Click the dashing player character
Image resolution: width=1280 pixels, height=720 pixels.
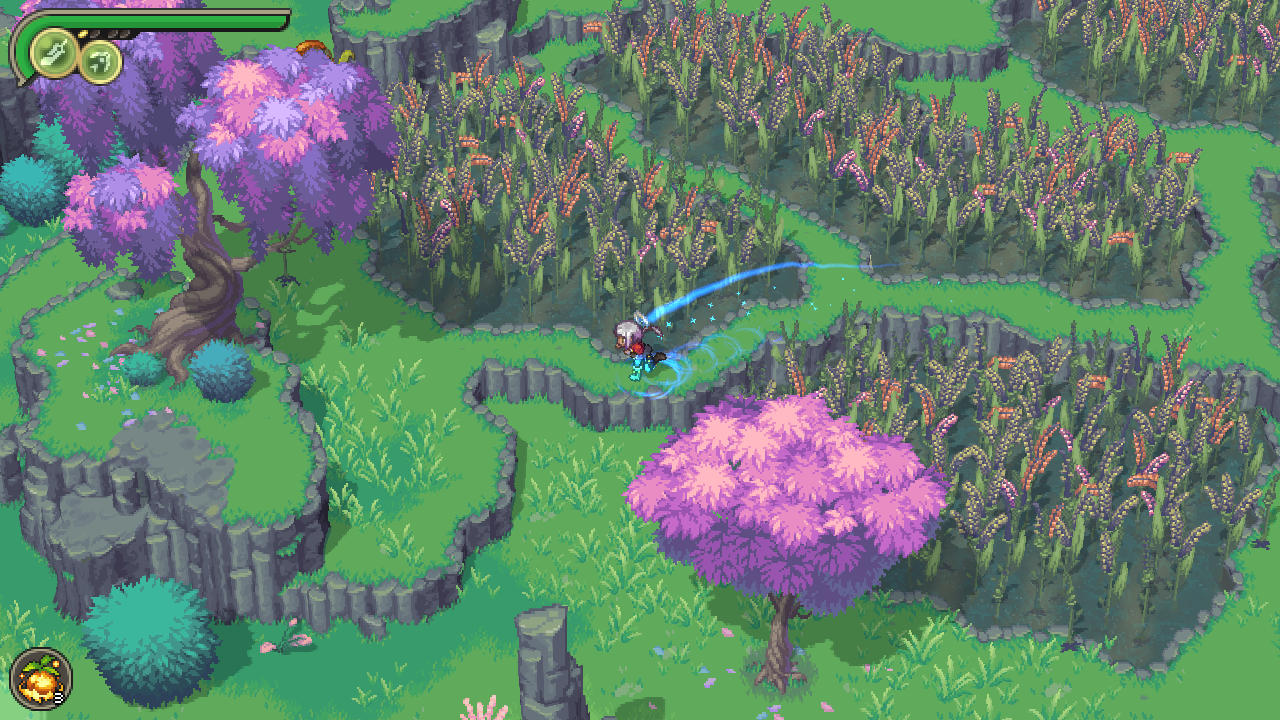pos(635,345)
